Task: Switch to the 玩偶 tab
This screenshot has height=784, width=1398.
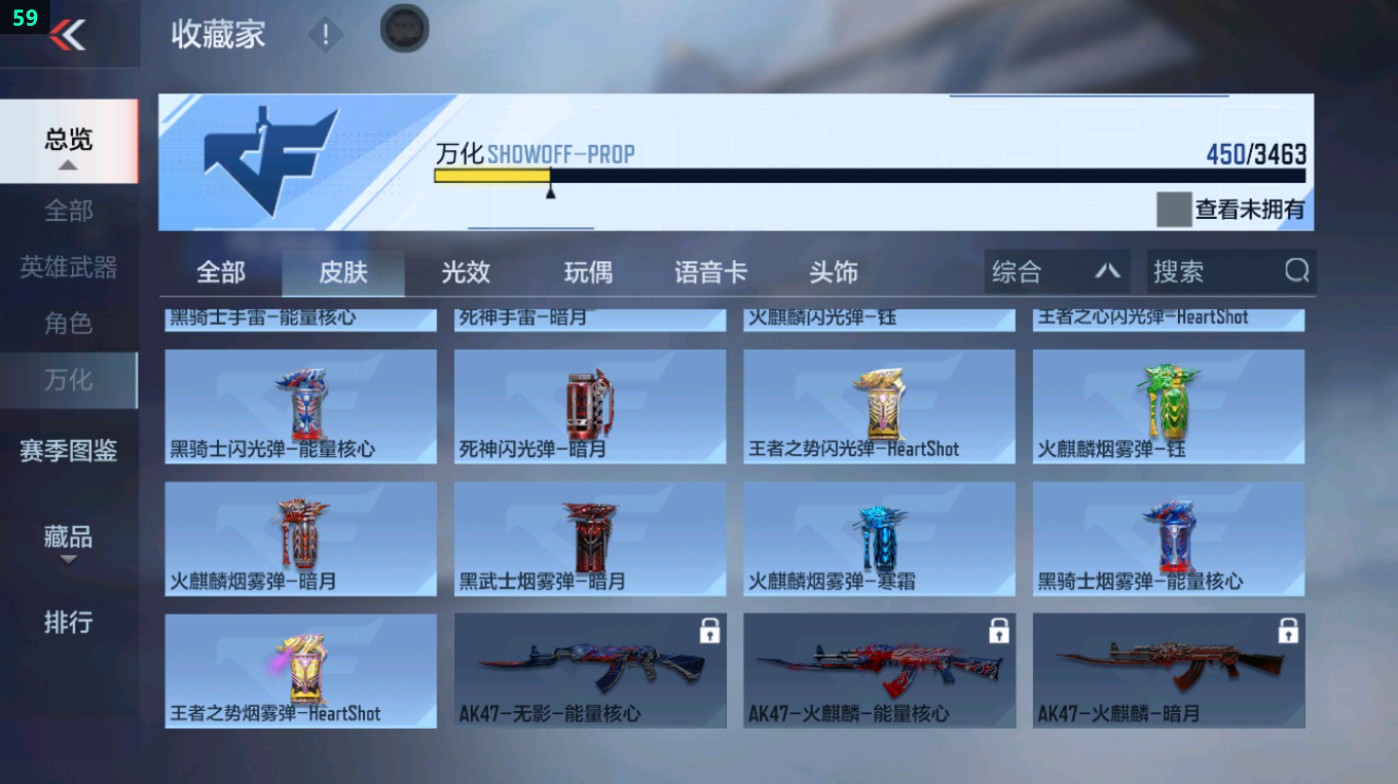Action: pos(588,271)
